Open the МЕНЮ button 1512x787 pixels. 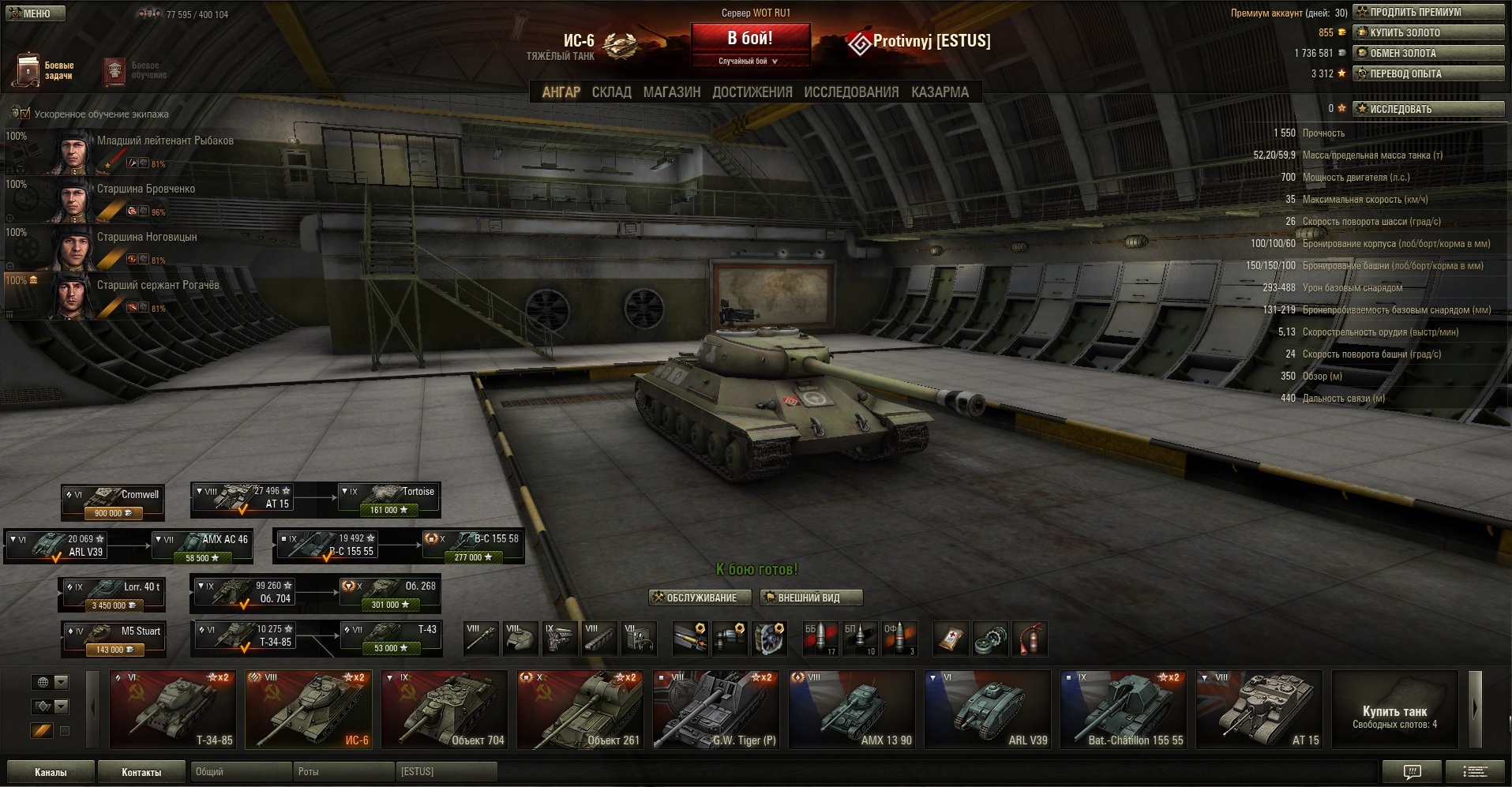[x=34, y=13]
